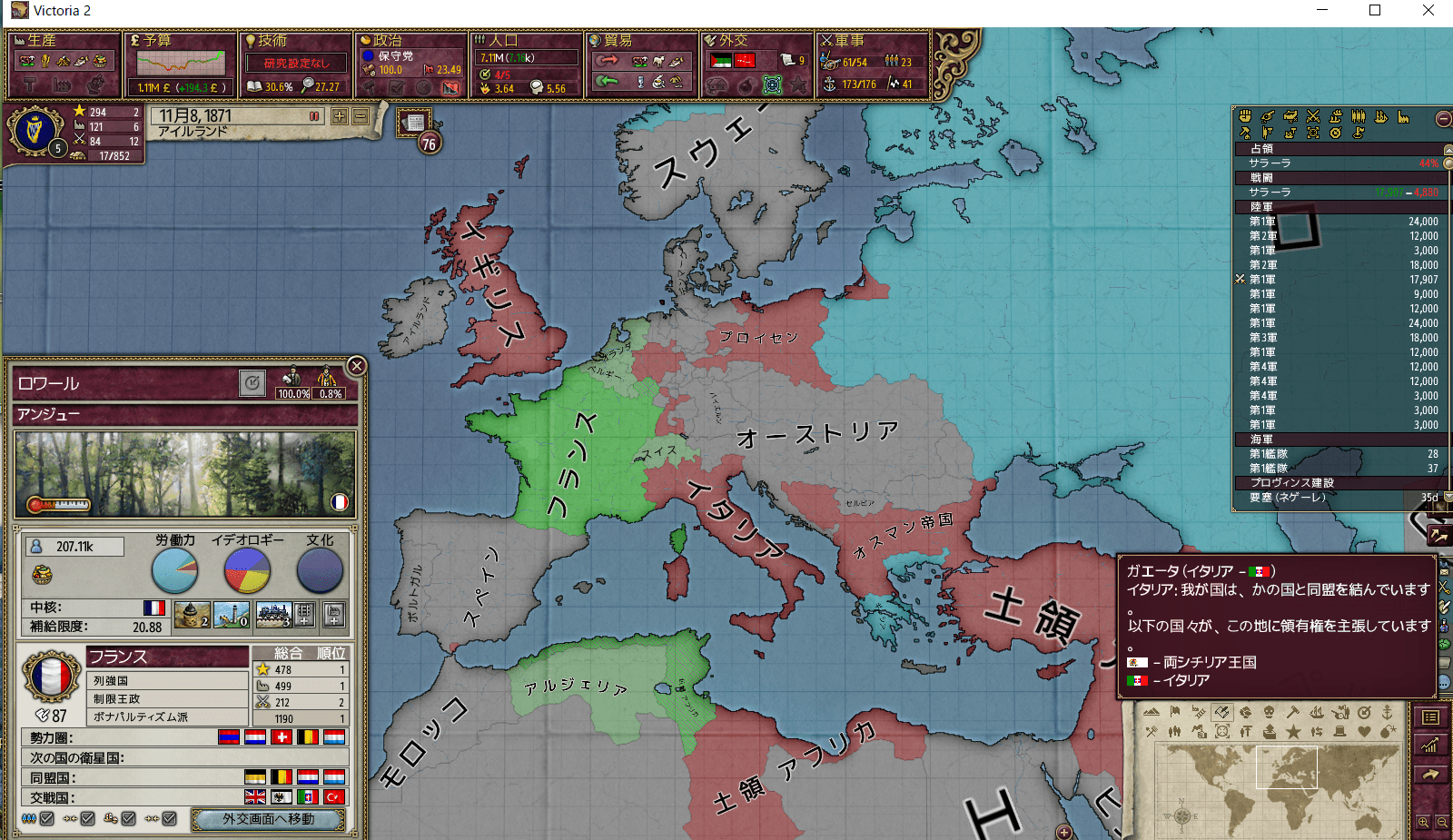Click the naval base icon in the province panel

coord(232,615)
